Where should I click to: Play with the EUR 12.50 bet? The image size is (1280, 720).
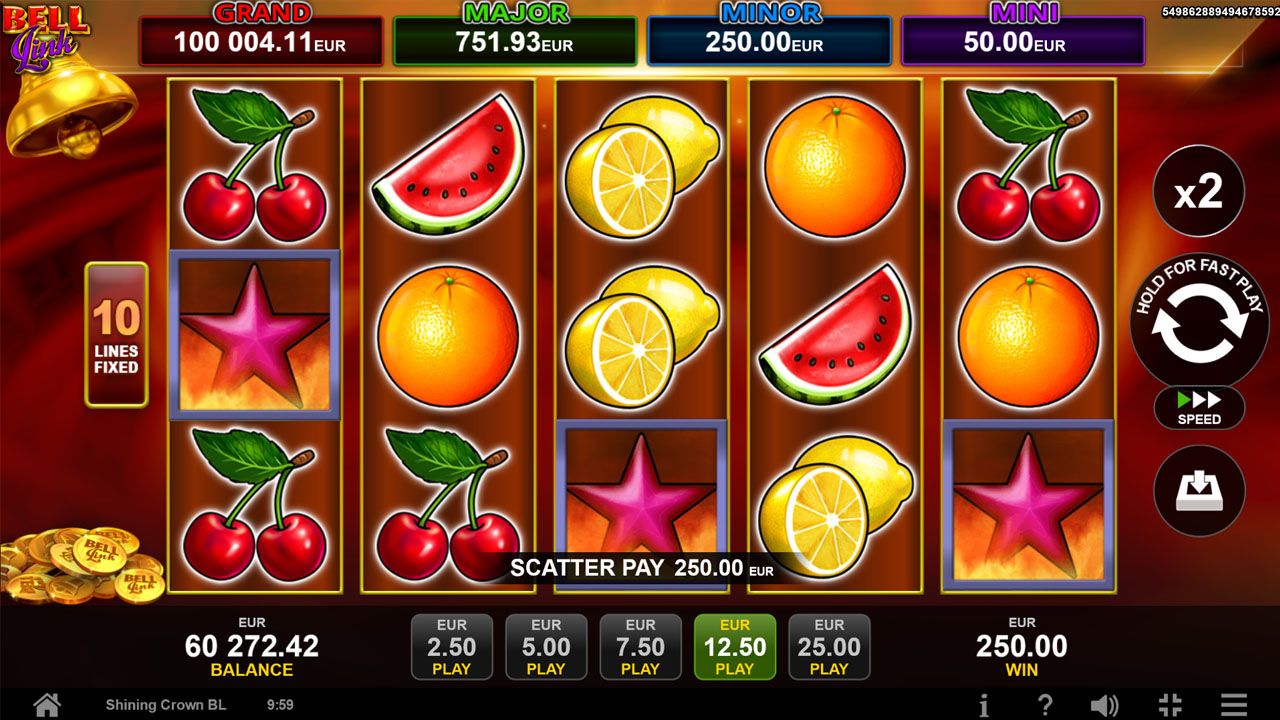pos(735,647)
